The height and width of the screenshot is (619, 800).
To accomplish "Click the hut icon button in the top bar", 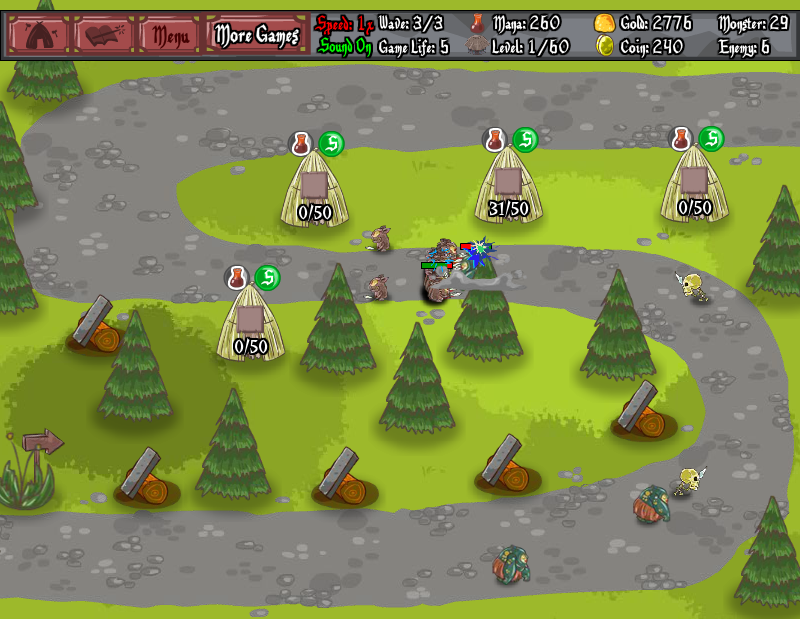I will coord(39,35).
